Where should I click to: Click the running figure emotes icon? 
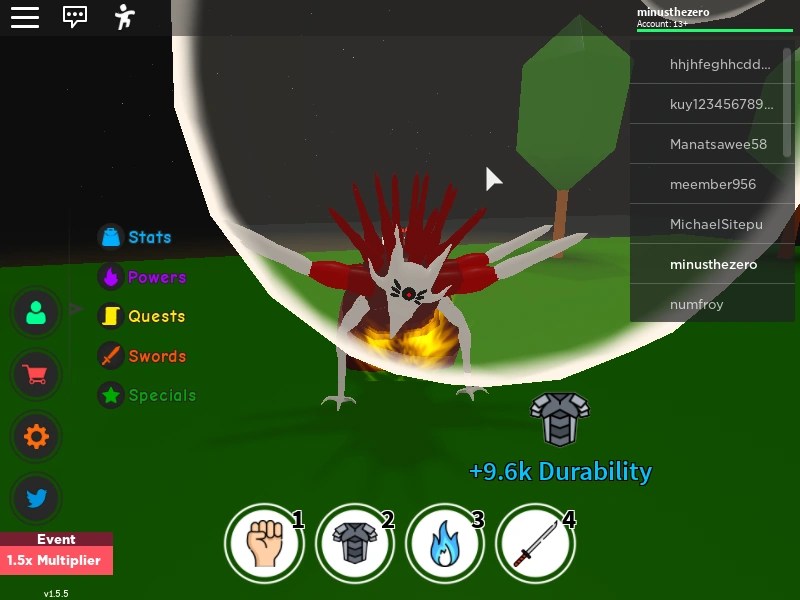point(124,17)
